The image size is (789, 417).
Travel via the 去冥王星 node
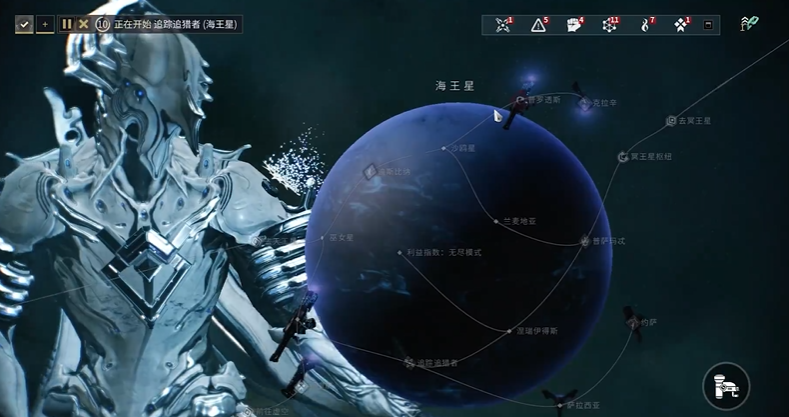[671, 121]
